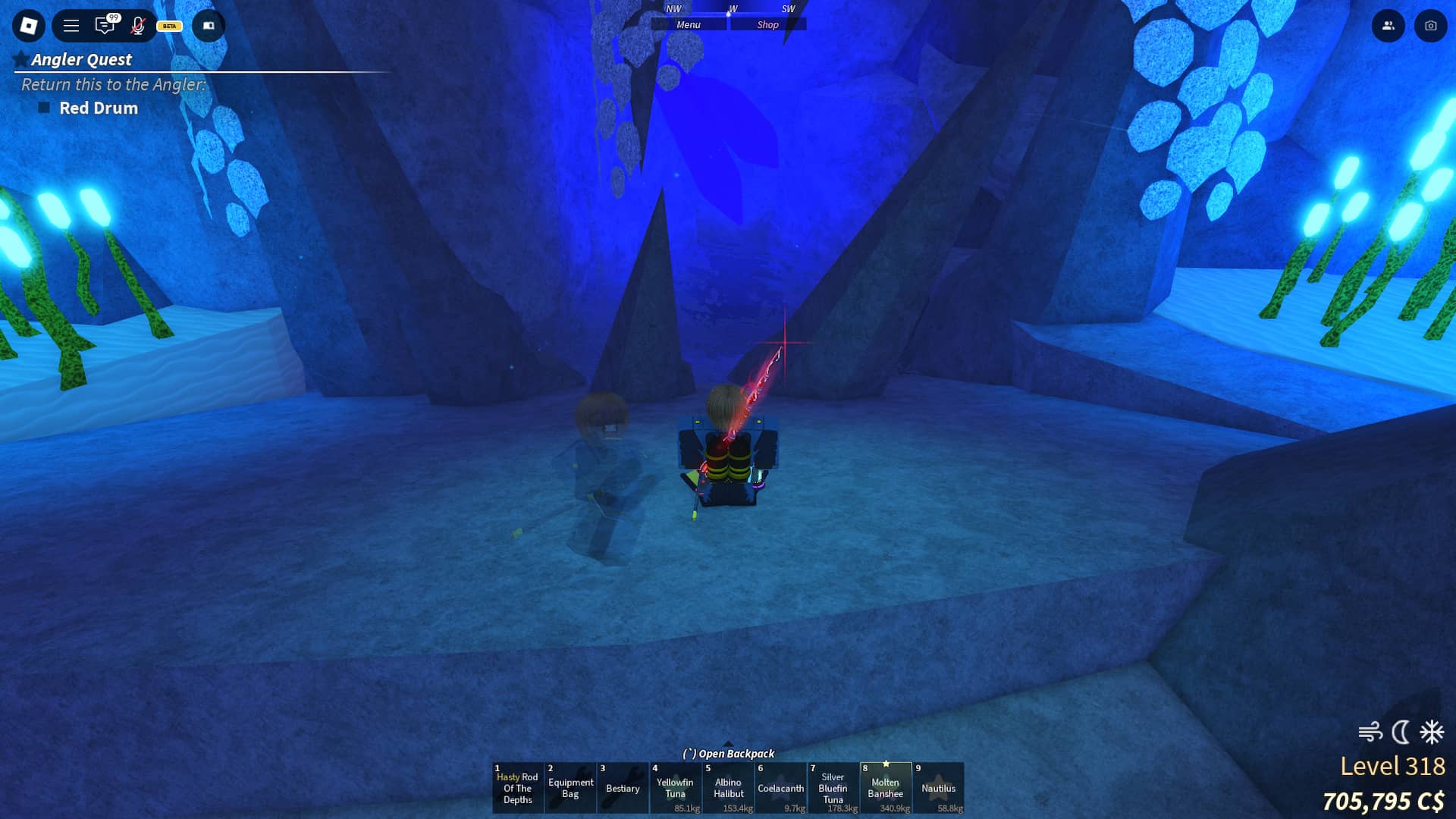The width and height of the screenshot is (1456, 819).
Task: Click the Angler Quest title
Action: click(80, 59)
